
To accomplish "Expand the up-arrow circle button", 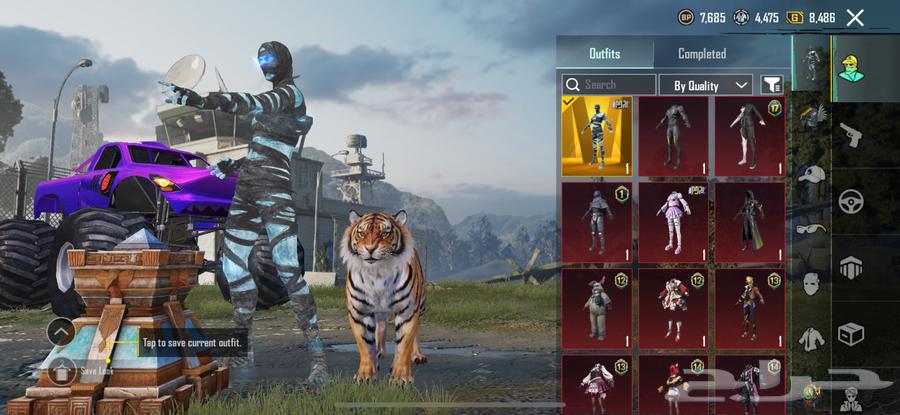I will pos(61,331).
